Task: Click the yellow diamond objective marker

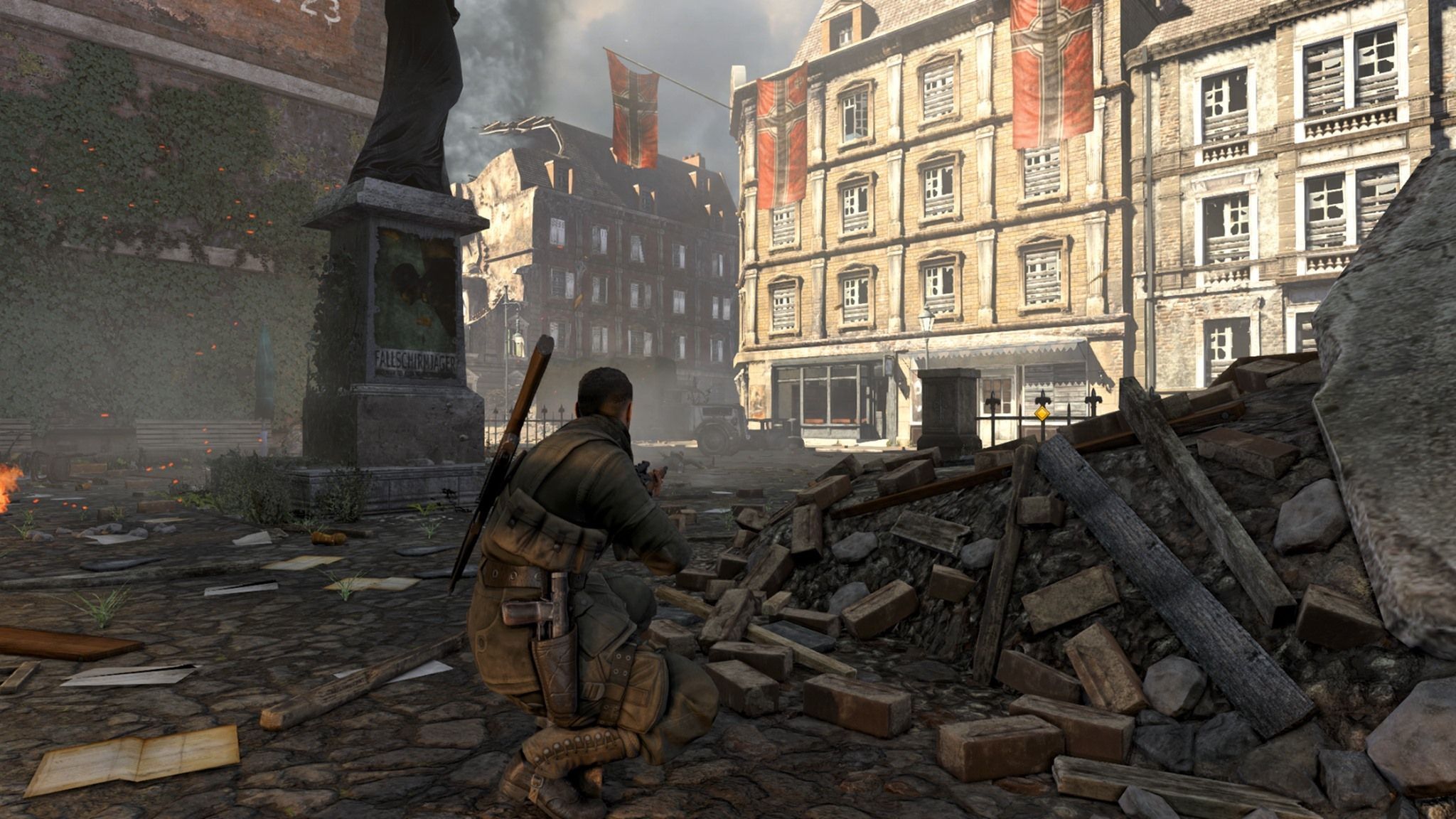Action: 1042,413
